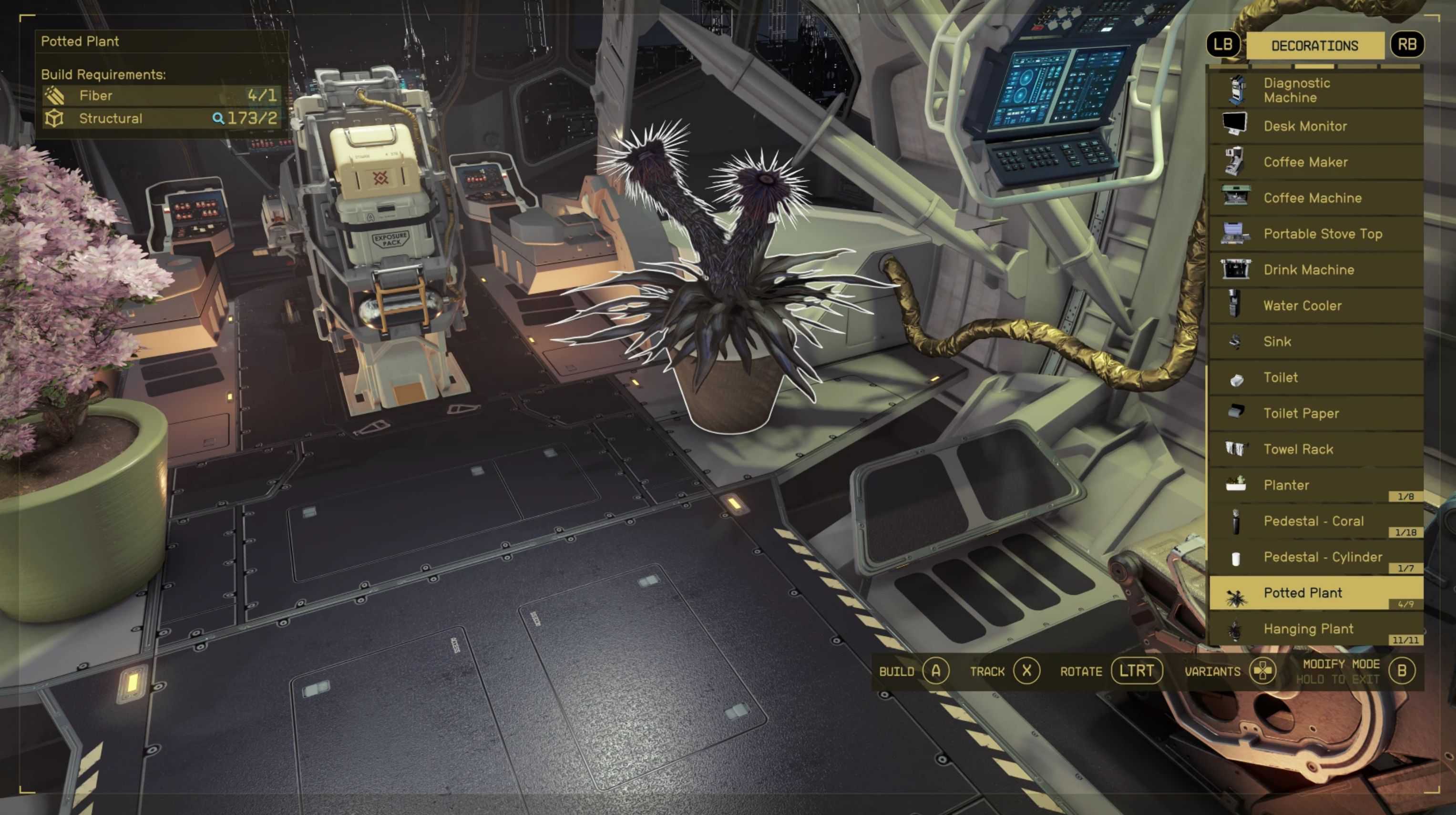Pick the Water Cooler entry
The height and width of the screenshot is (815, 1456).
coord(1315,306)
